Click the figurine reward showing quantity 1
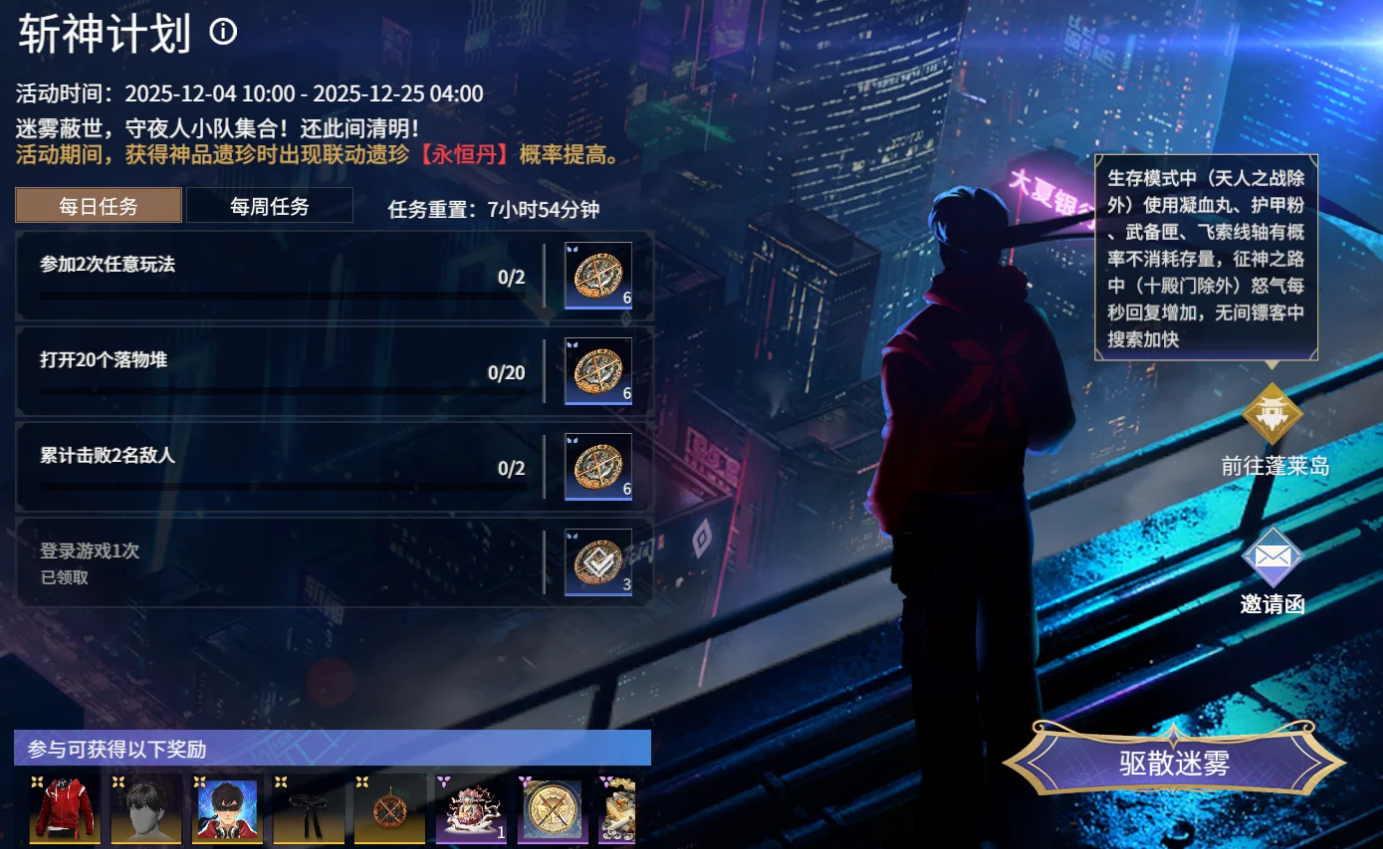 [x=470, y=808]
